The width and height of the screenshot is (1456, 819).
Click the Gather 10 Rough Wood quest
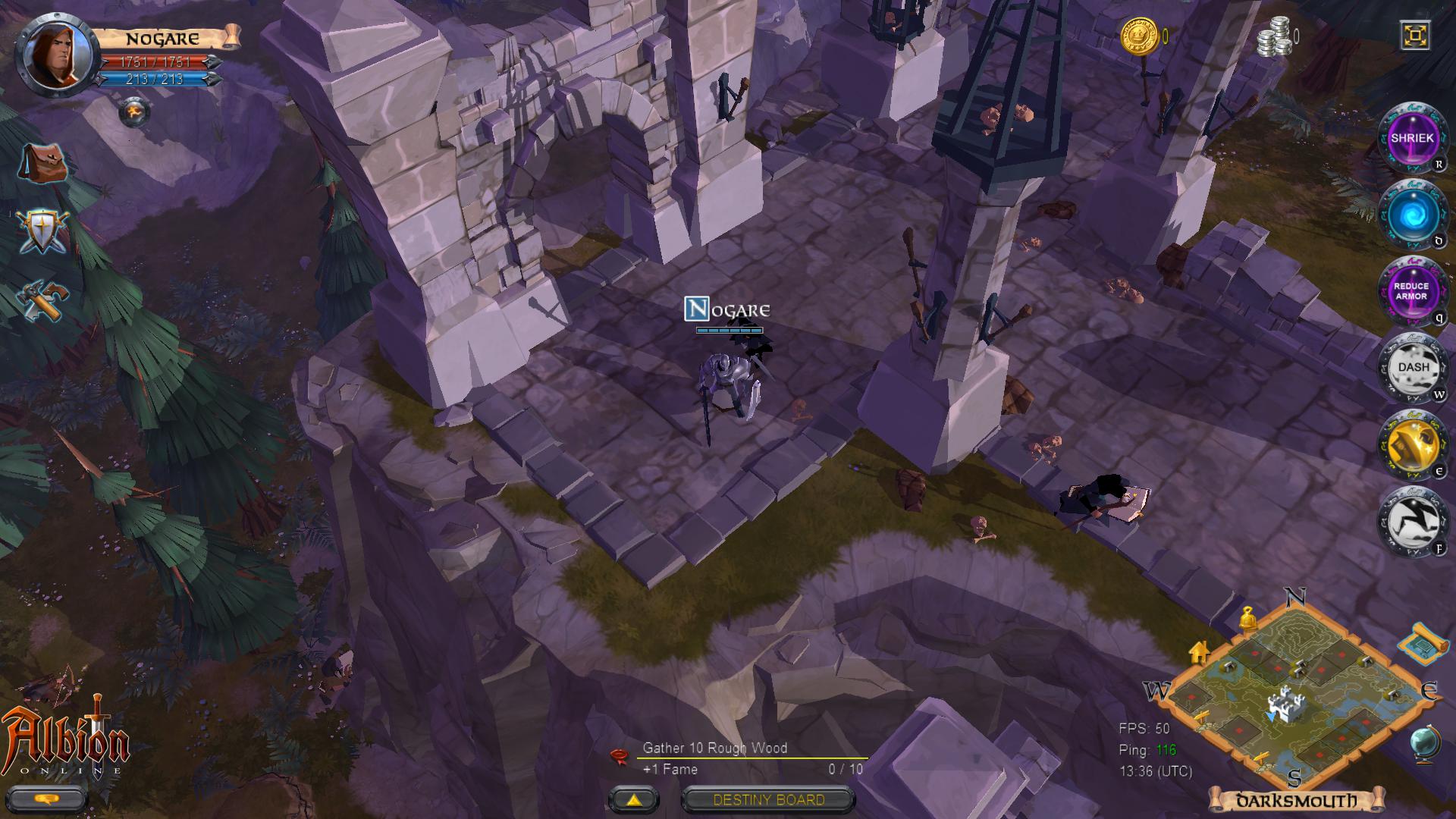pyautogui.click(x=714, y=748)
